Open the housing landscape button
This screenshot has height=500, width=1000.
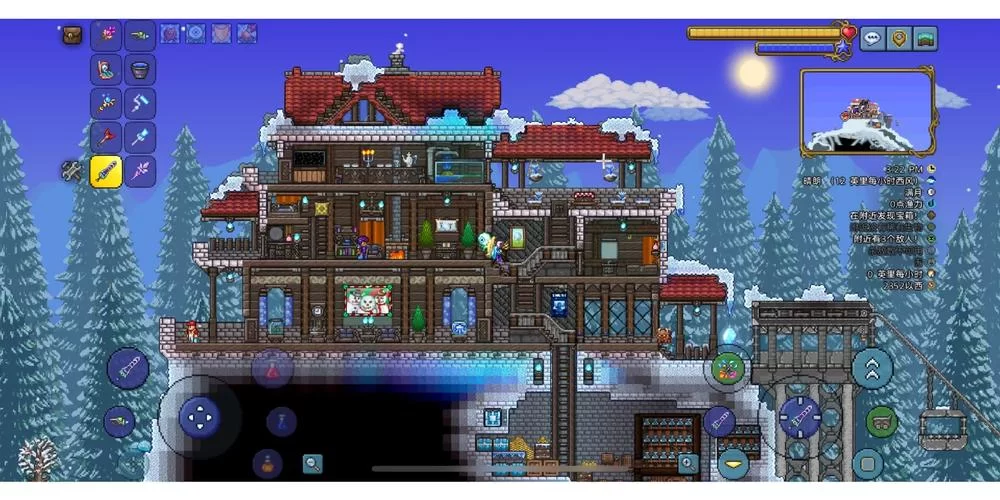(926, 39)
